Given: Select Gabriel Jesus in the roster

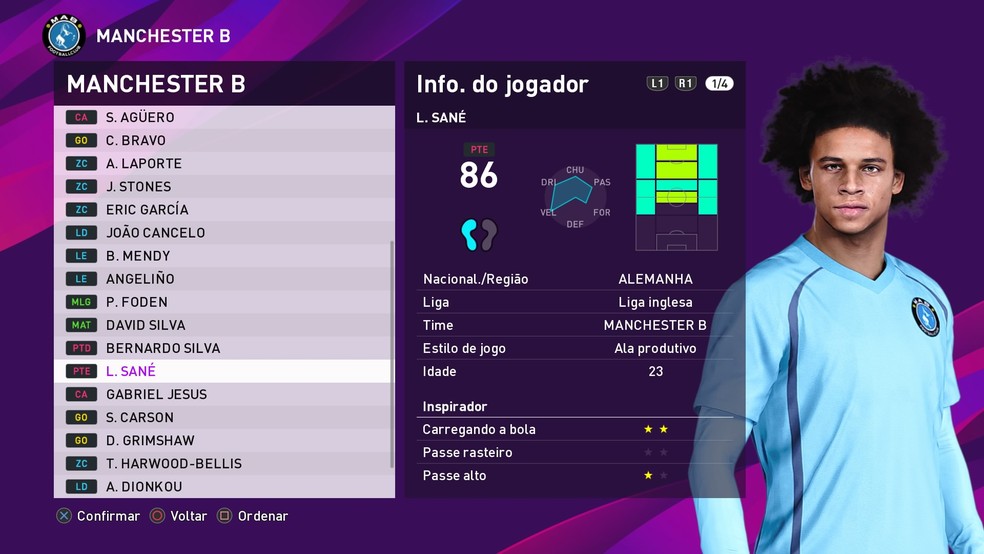Looking at the screenshot, I should tap(224, 393).
